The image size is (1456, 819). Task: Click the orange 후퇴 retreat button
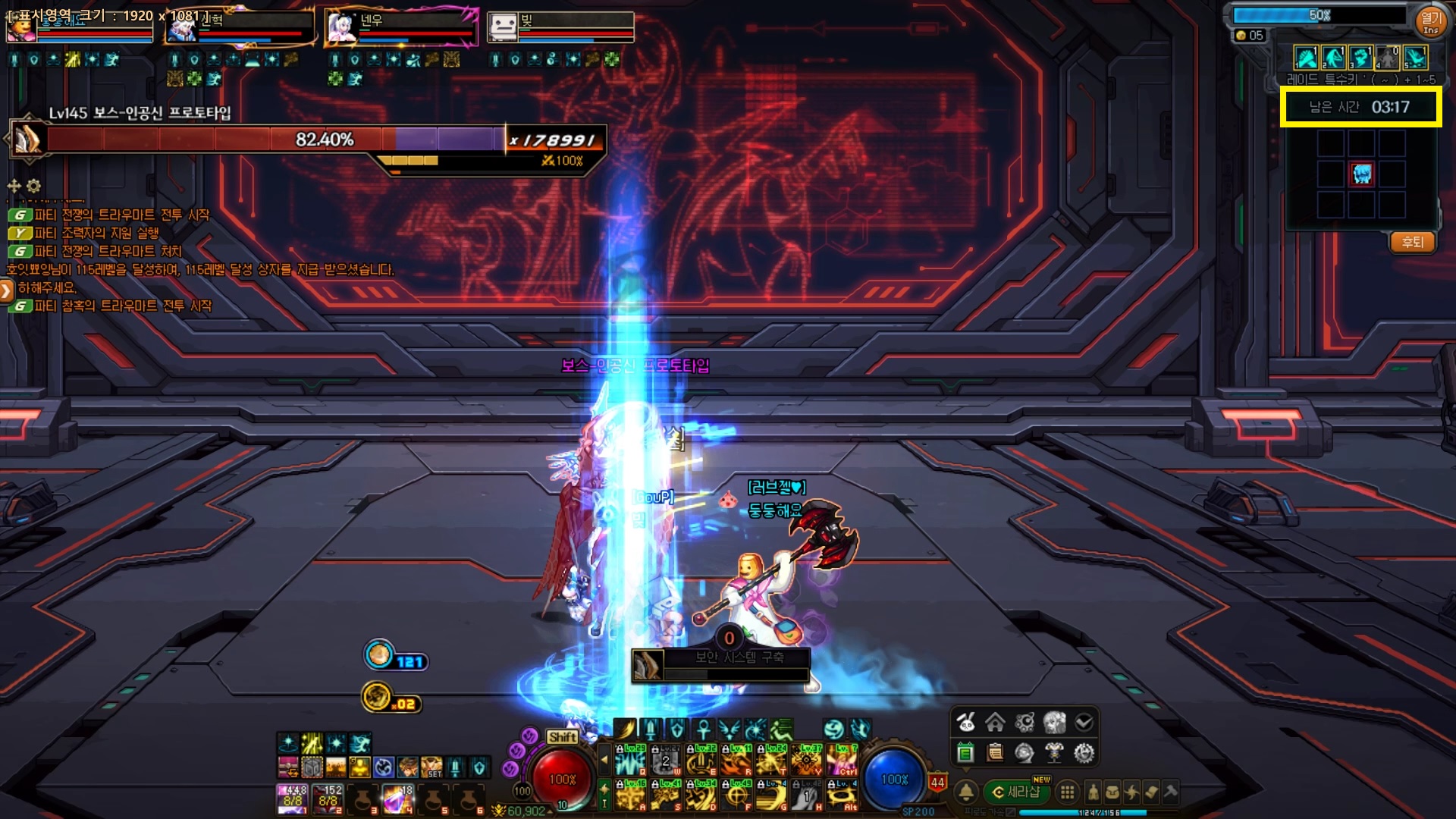point(1412,243)
